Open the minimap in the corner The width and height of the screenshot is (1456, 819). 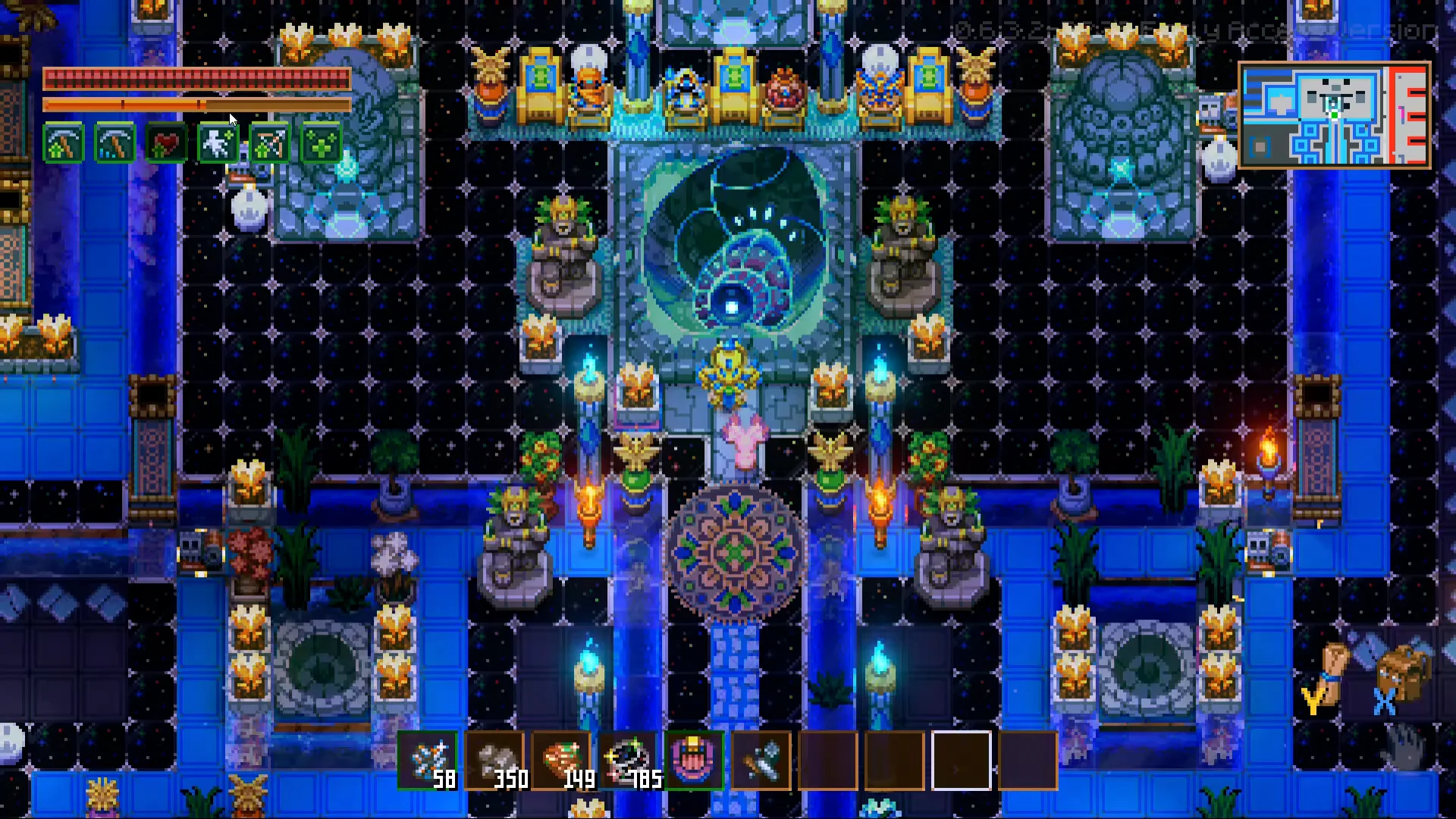pyautogui.click(x=1334, y=115)
